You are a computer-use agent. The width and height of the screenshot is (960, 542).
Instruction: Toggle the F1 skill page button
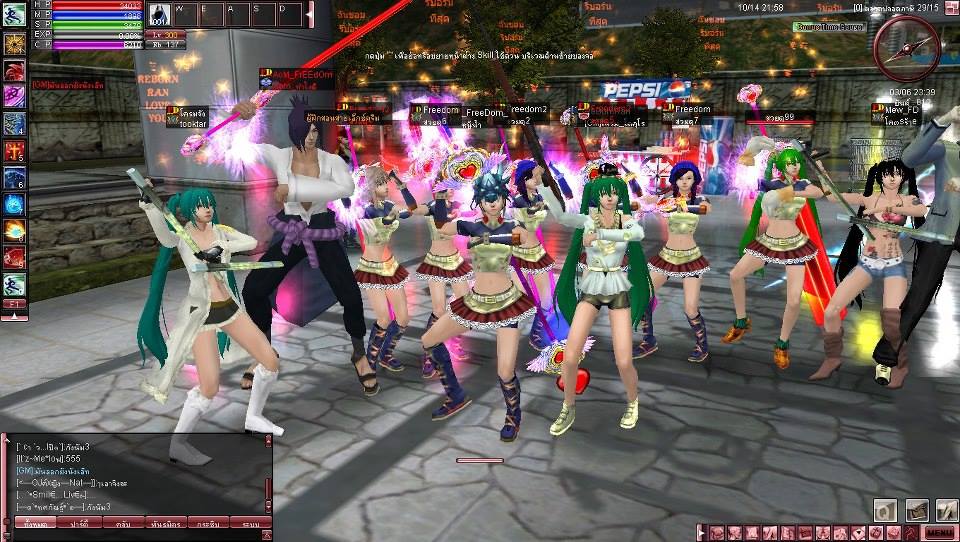pyautogui.click(x=14, y=303)
